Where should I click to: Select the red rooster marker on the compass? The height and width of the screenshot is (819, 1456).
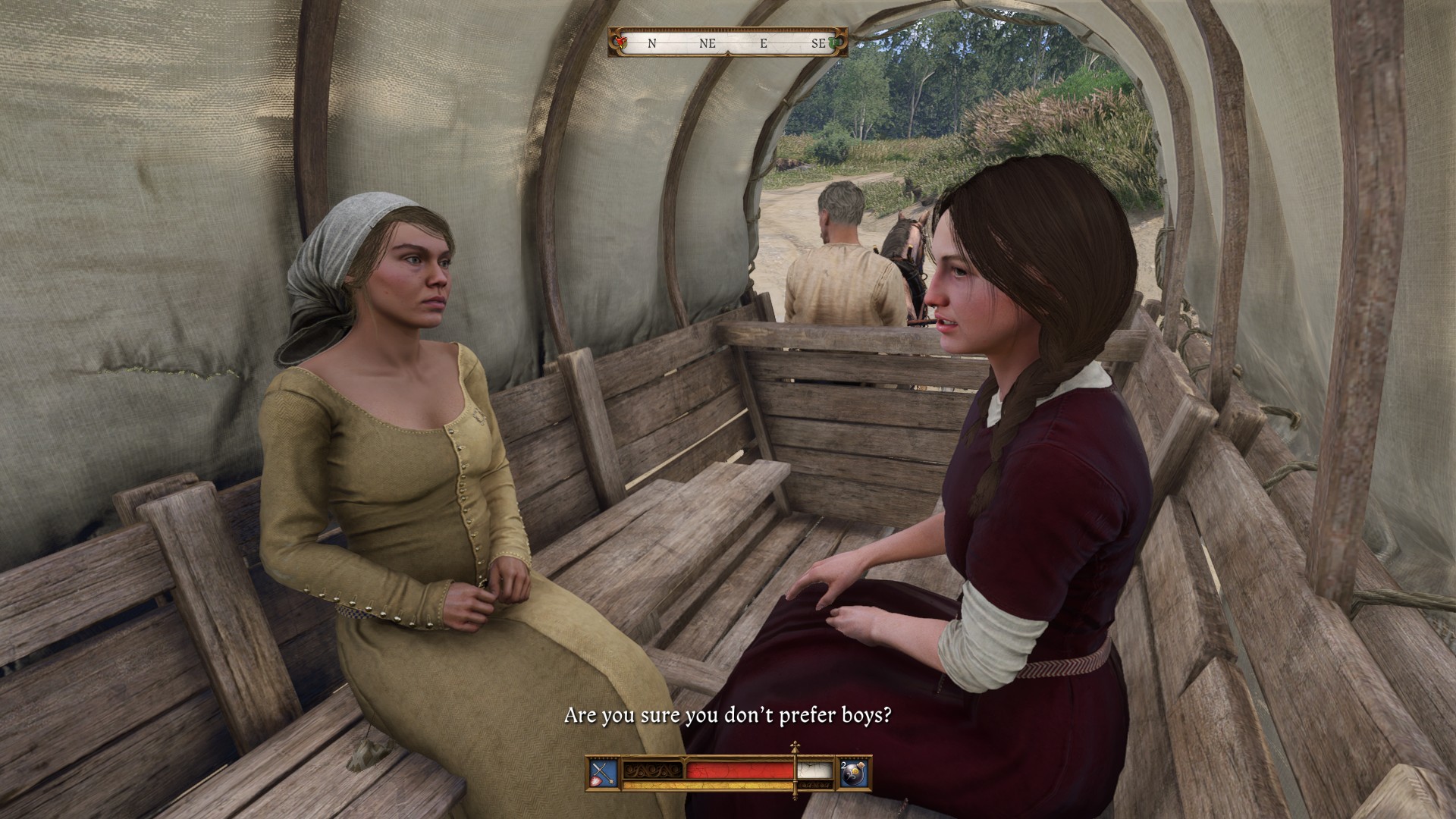pyautogui.click(x=621, y=43)
